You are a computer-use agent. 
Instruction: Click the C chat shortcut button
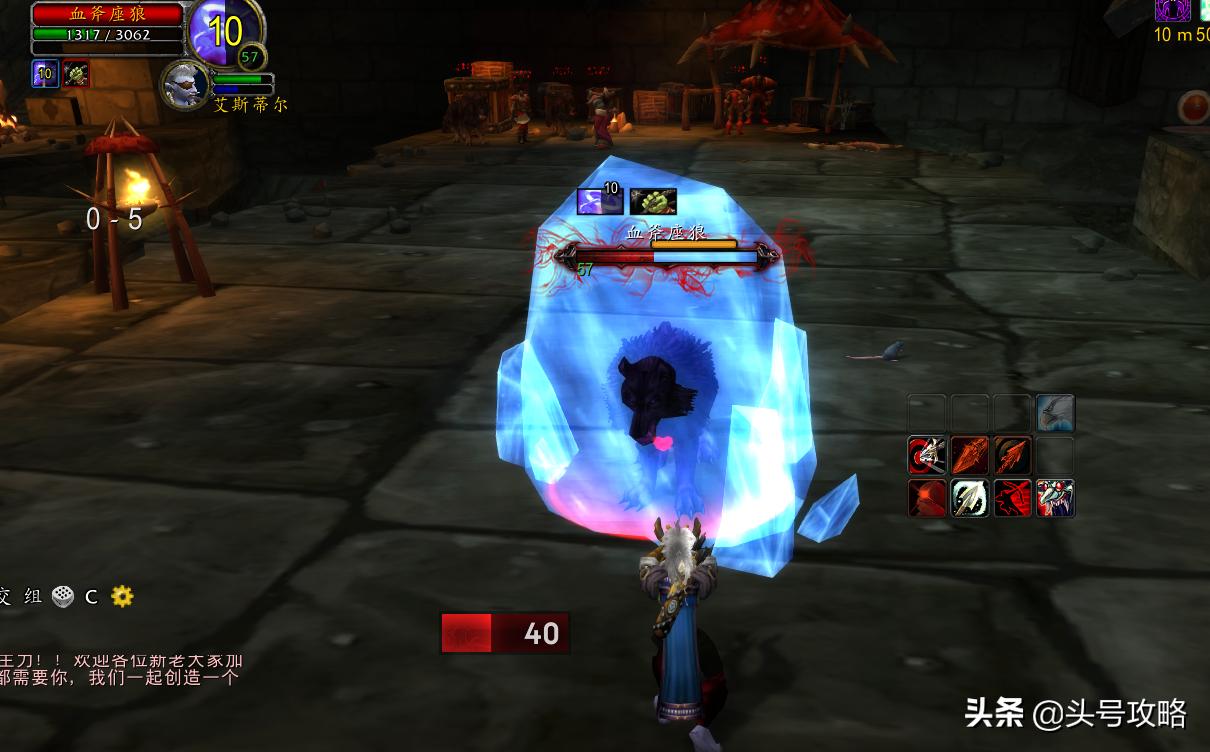pos(91,596)
